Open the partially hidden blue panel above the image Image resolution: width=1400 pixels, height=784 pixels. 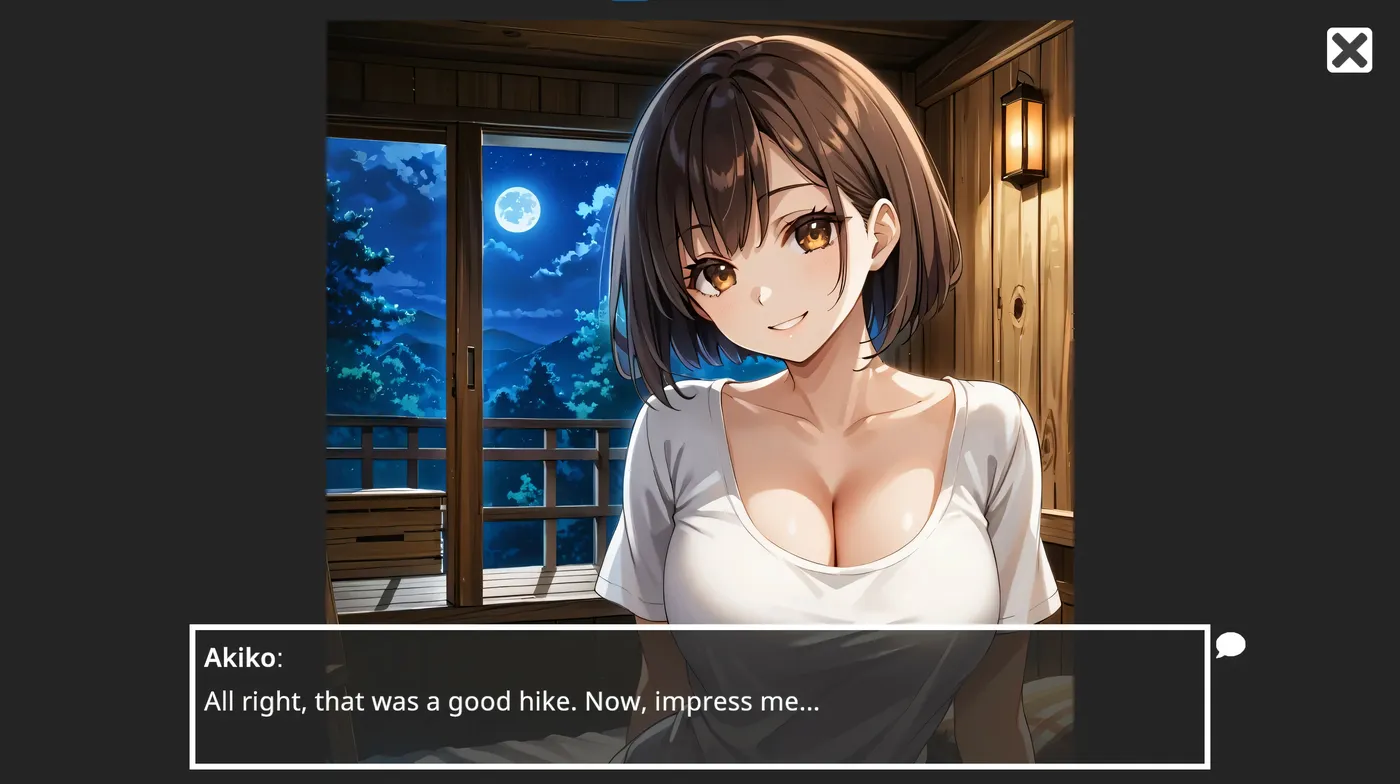[x=630, y=4]
